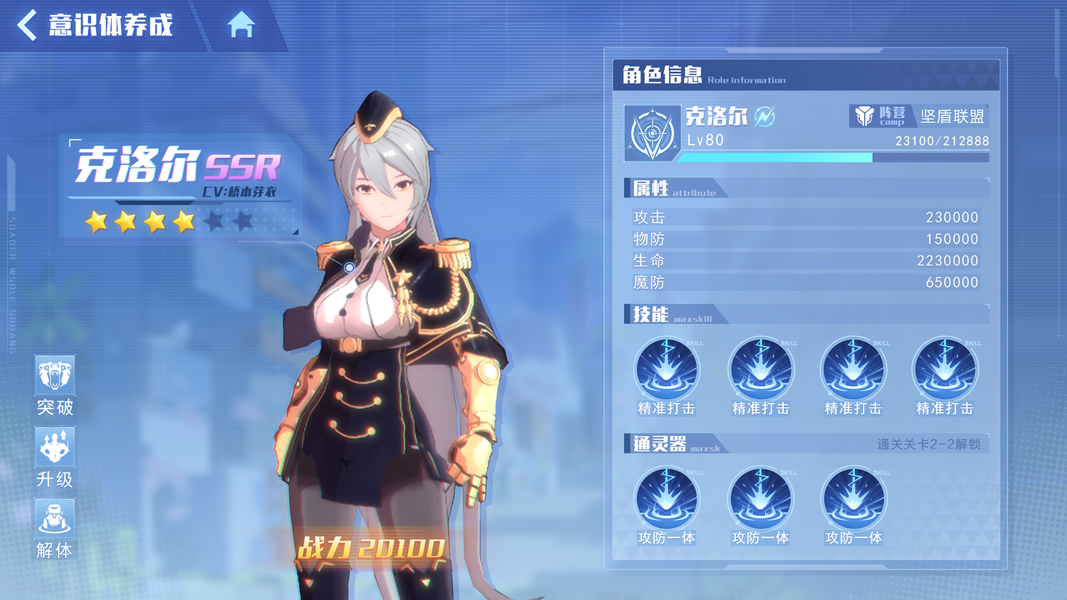The image size is (1067, 600).
Task: Open the home screen via house icon
Action: pos(241,25)
